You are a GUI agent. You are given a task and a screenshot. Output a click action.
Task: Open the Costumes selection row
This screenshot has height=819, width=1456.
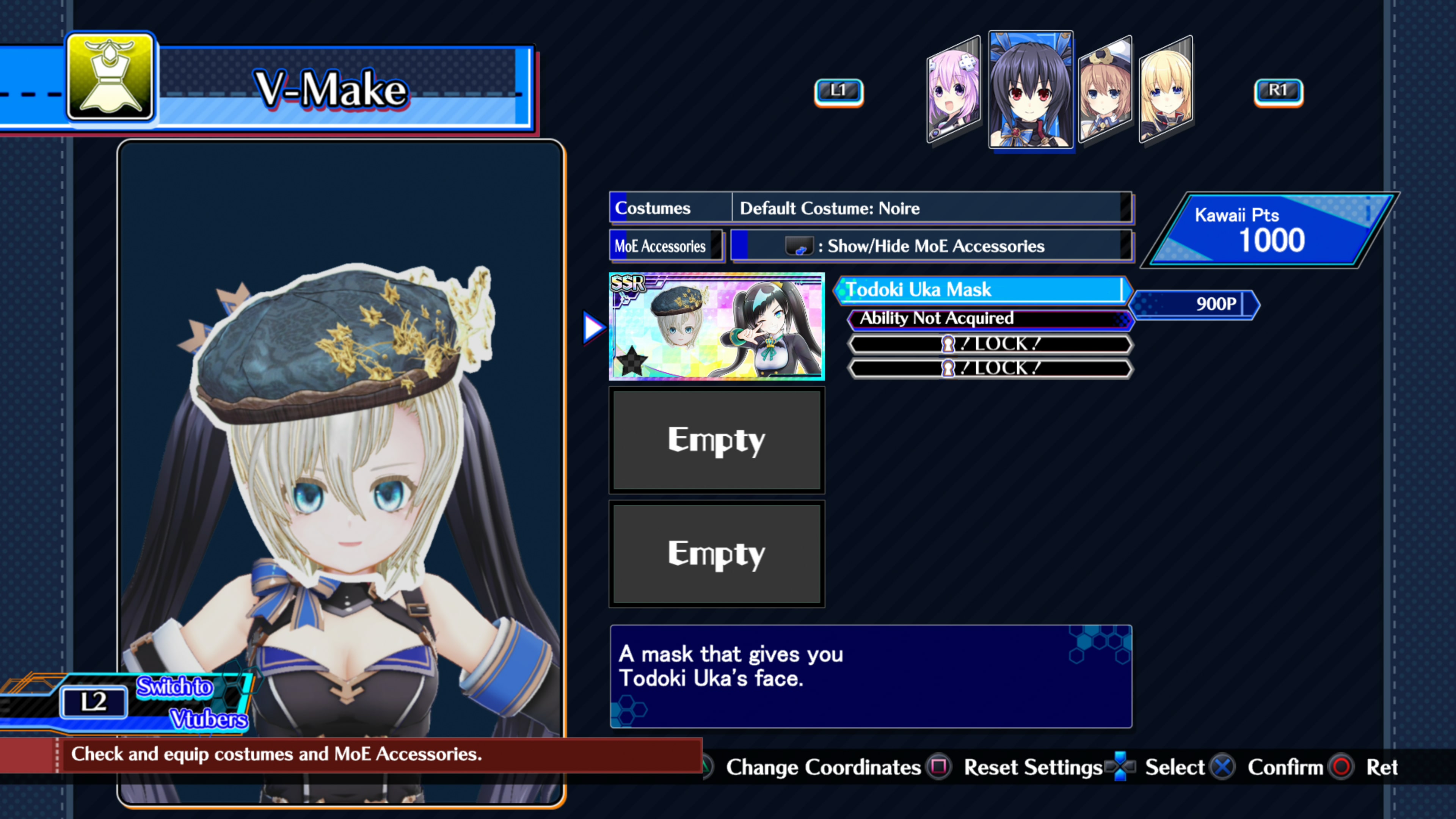tap(669, 208)
